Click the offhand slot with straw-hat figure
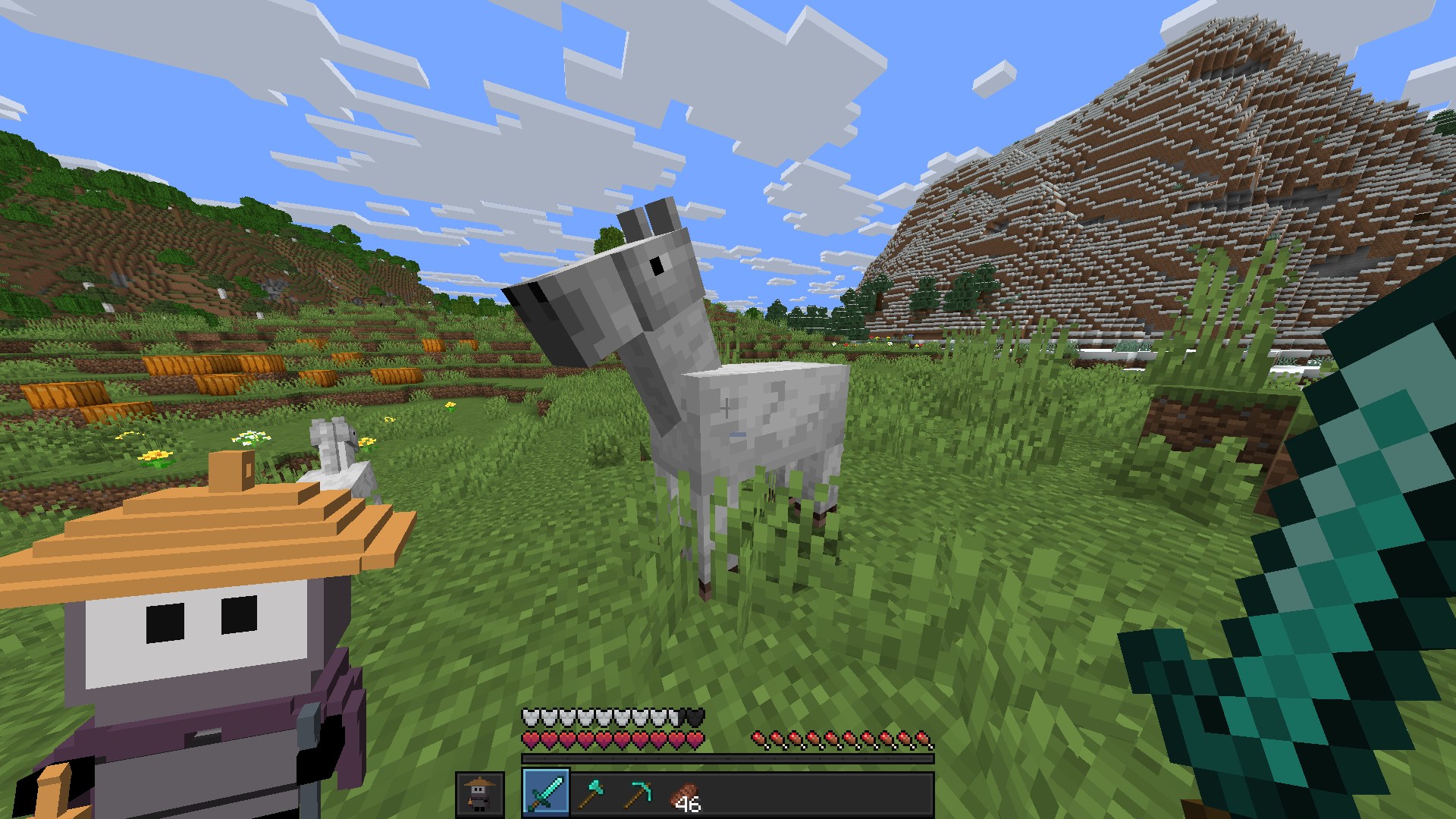This screenshot has width=1456, height=819. coord(479,794)
